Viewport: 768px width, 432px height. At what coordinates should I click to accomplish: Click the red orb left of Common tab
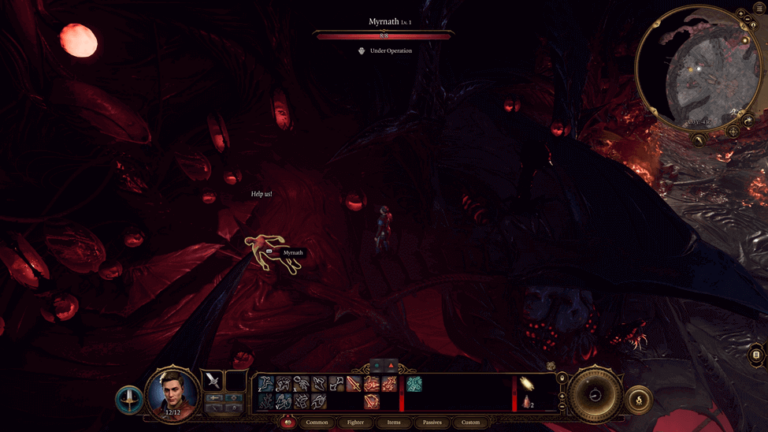[x=290, y=423]
